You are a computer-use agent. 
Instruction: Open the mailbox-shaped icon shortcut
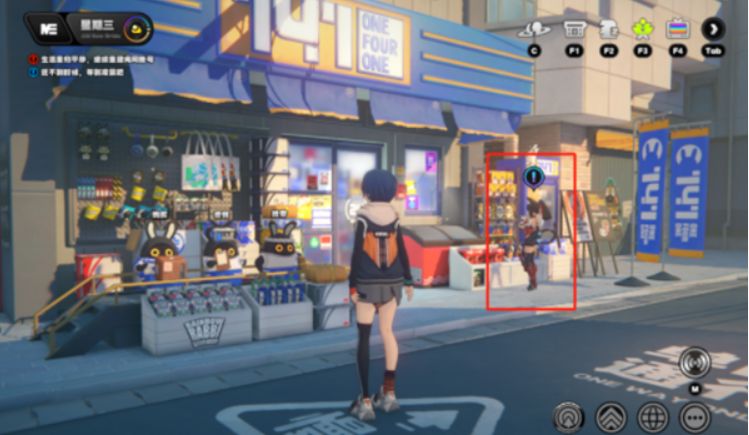pyautogui.click(x=608, y=29)
